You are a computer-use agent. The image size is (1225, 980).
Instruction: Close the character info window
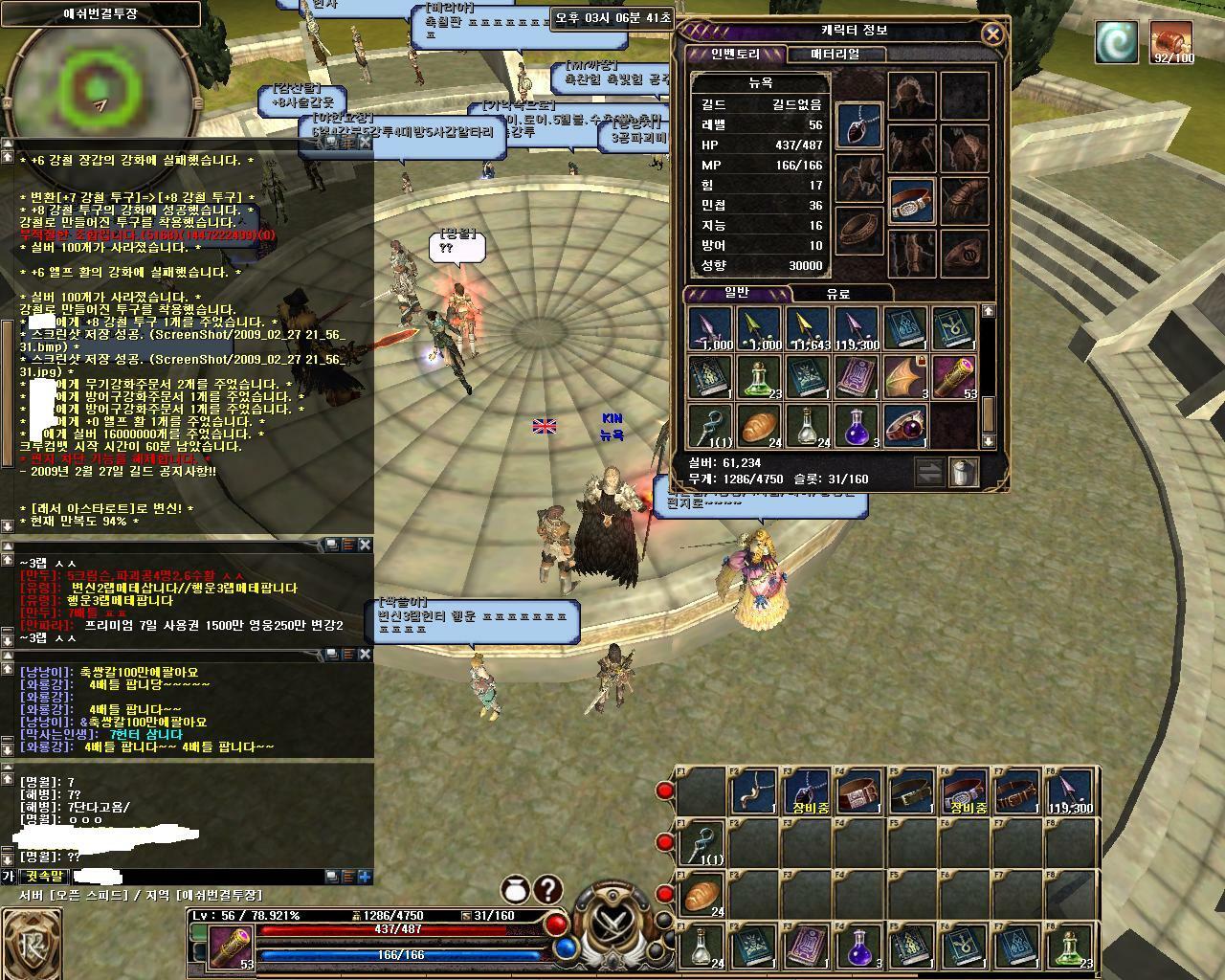point(992,34)
